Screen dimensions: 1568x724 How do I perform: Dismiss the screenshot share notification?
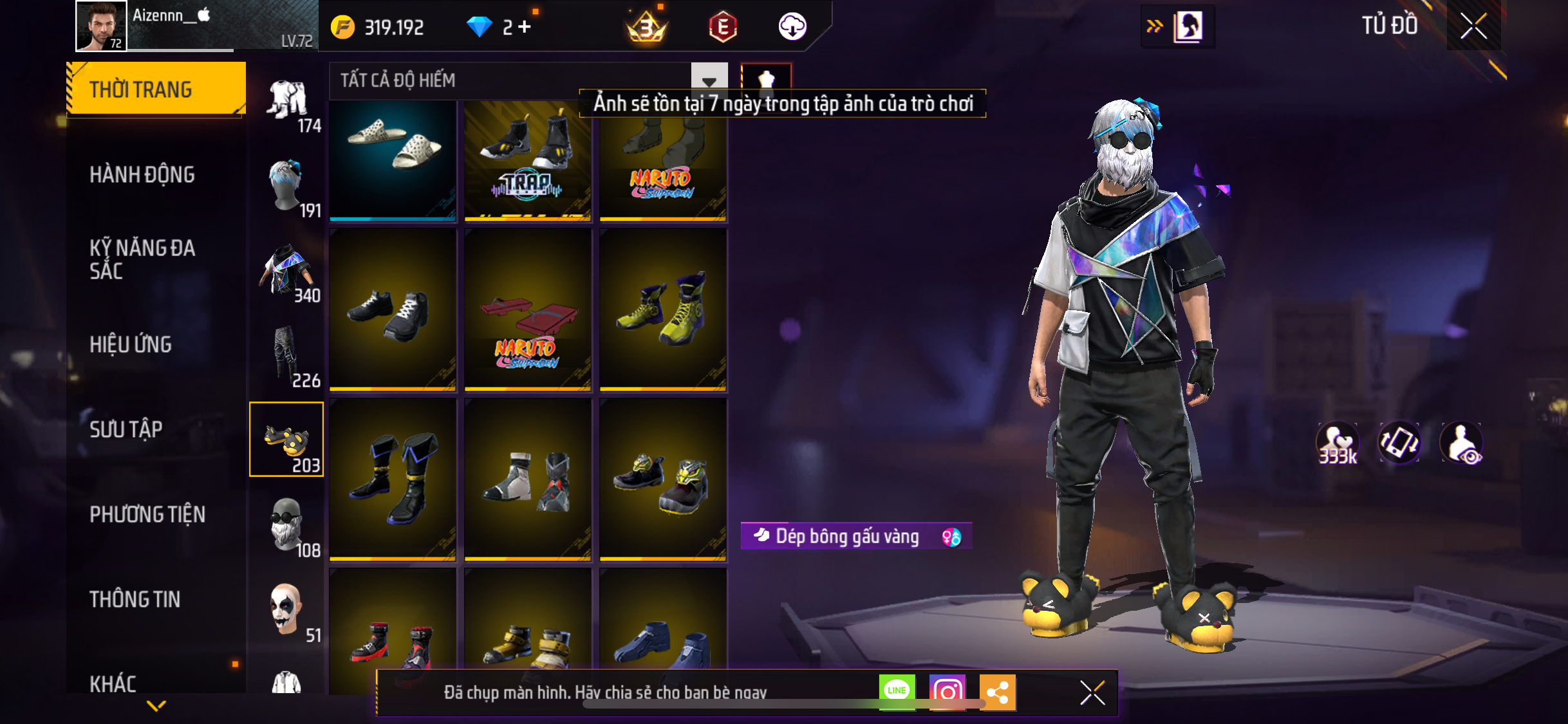[1092, 692]
